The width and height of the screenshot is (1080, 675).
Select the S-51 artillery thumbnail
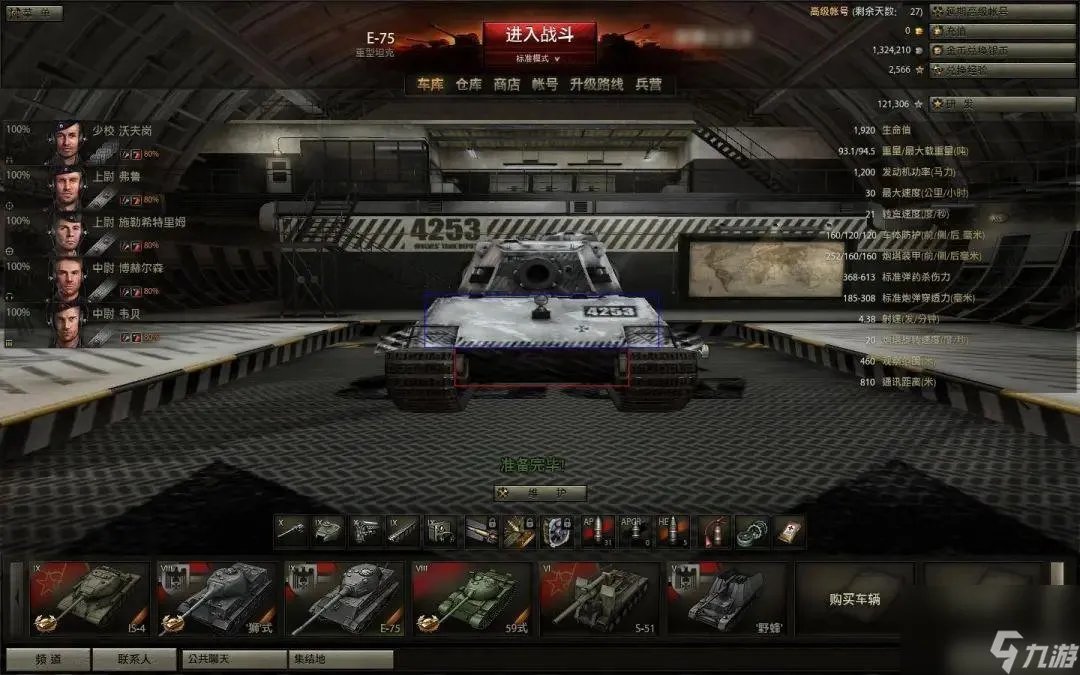[x=600, y=598]
